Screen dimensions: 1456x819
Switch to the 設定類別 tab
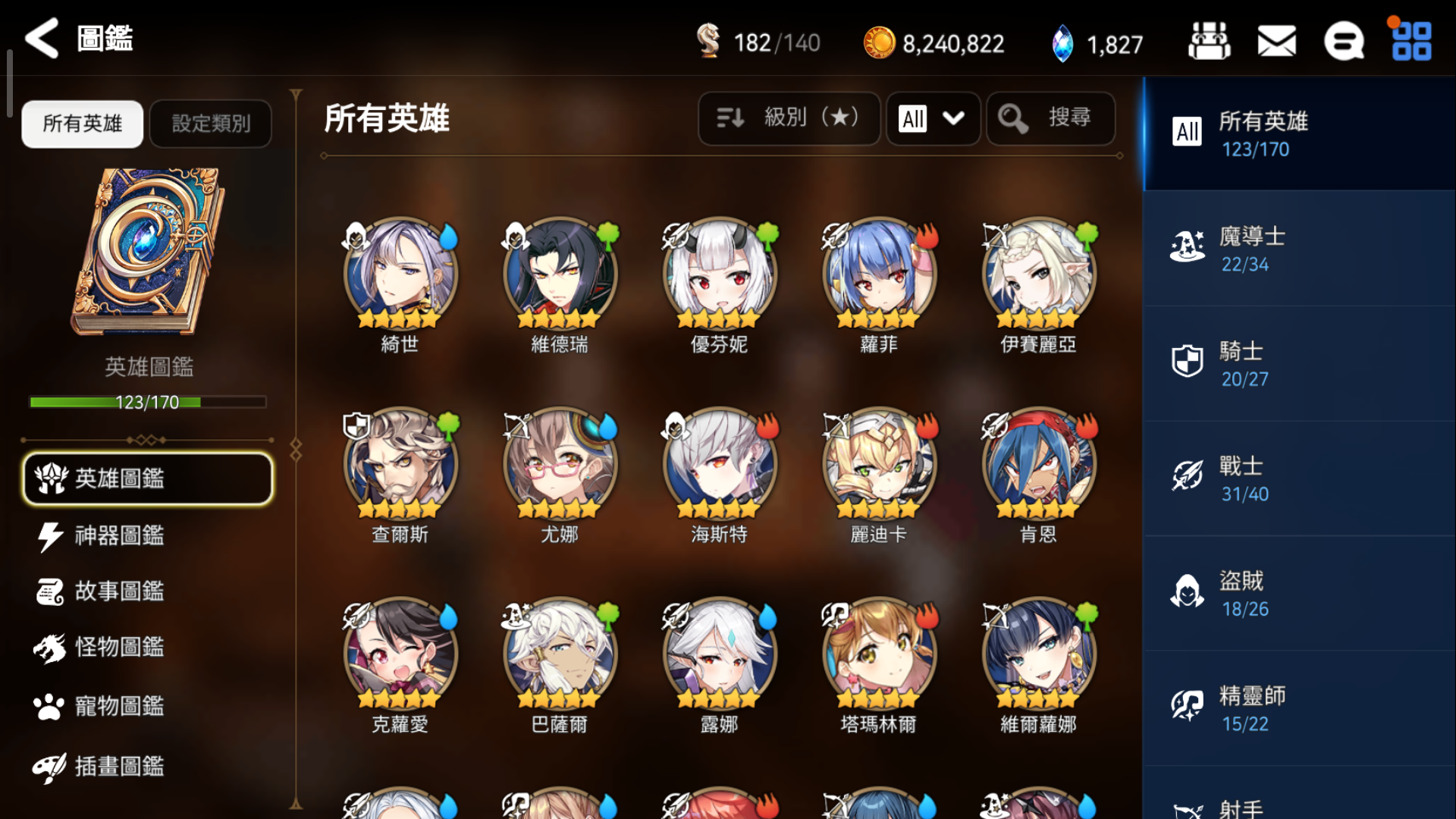coord(210,124)
